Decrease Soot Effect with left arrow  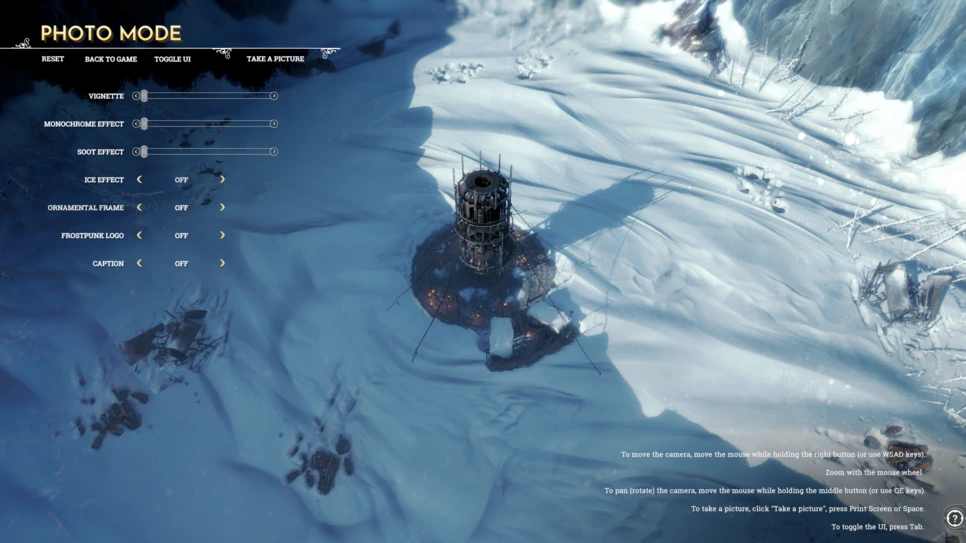point(136,152)
